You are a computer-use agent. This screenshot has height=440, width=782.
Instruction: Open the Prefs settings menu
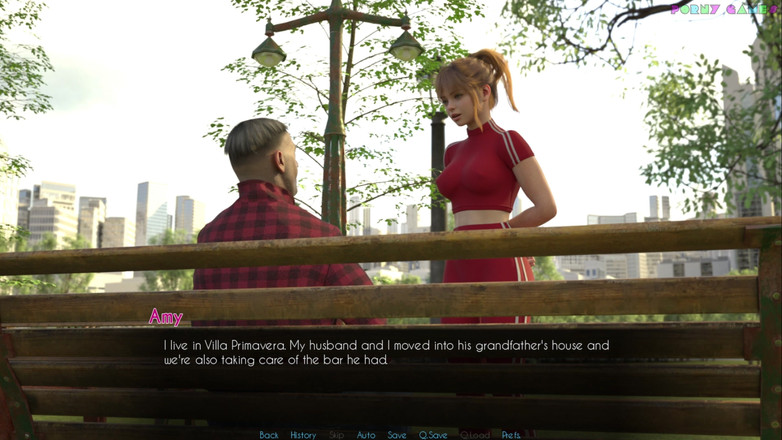click(511, 435)
